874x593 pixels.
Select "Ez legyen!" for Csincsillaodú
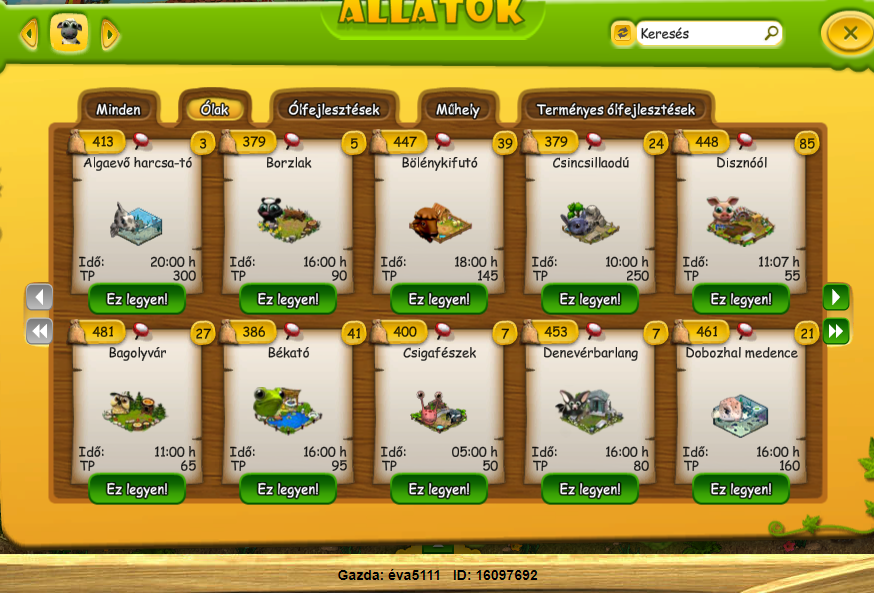pos(590,299)
